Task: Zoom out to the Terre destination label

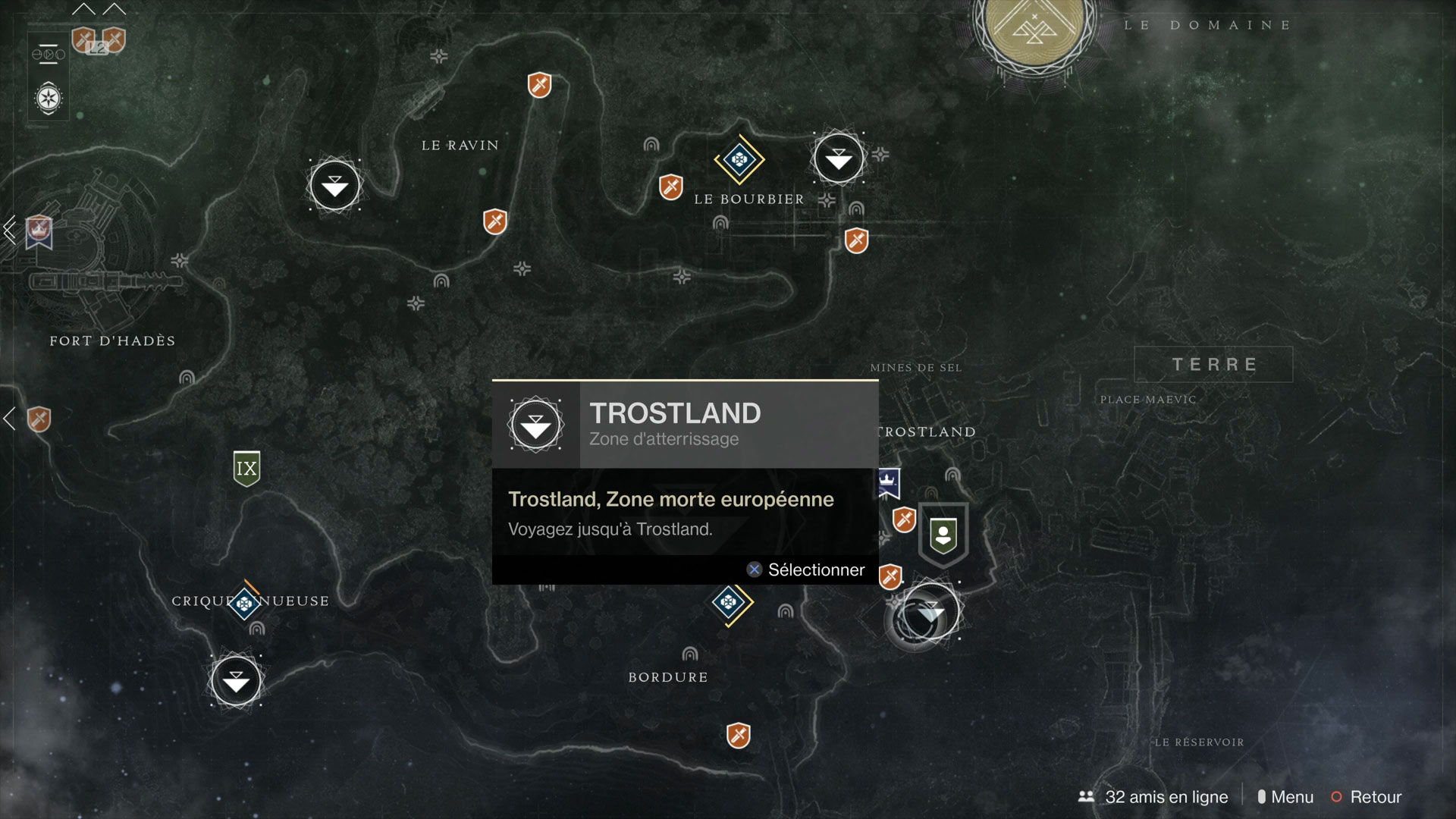Action: coord(1213,365)
